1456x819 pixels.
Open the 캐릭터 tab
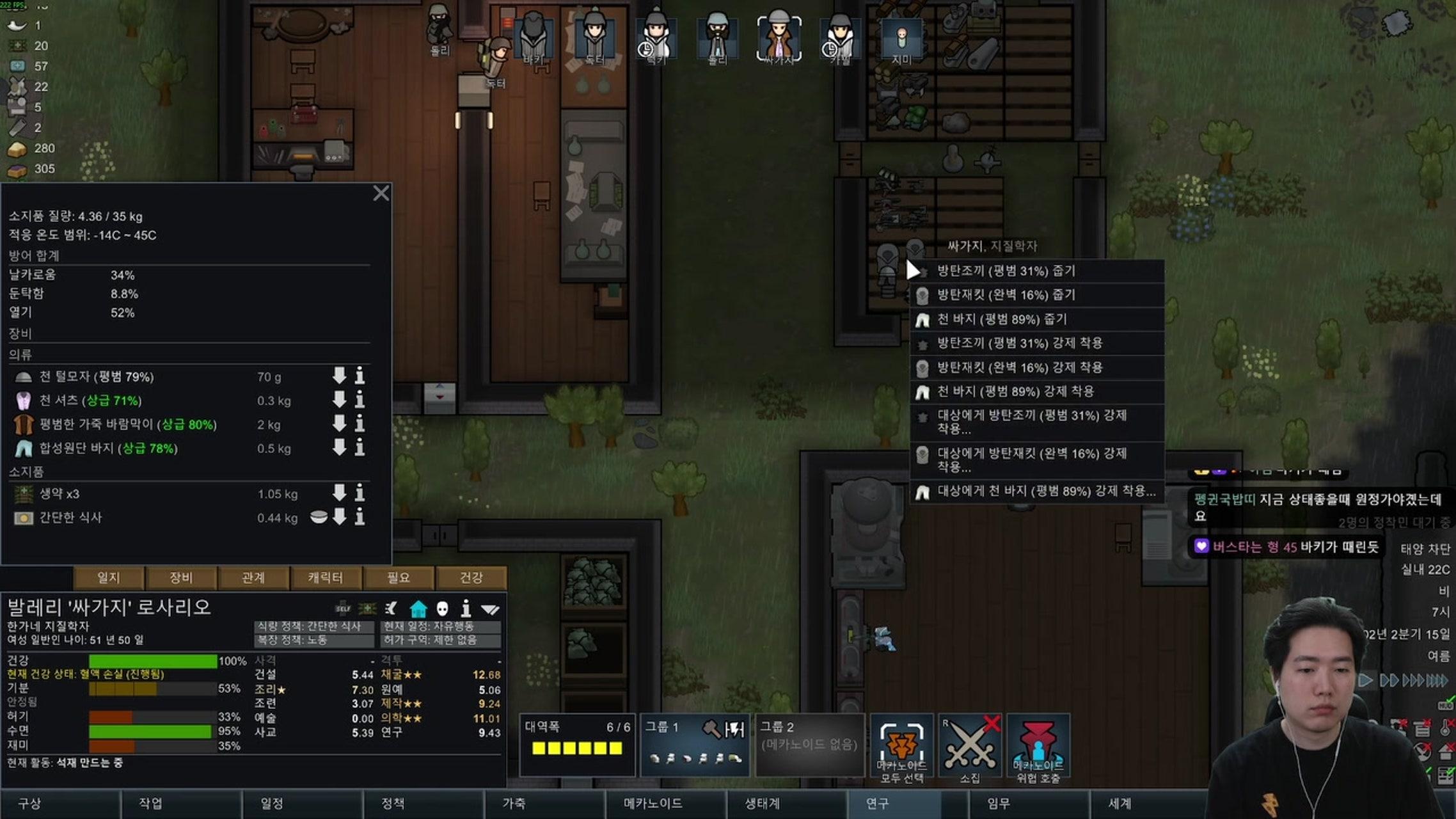pyautogui.click(x=326, y=578)
